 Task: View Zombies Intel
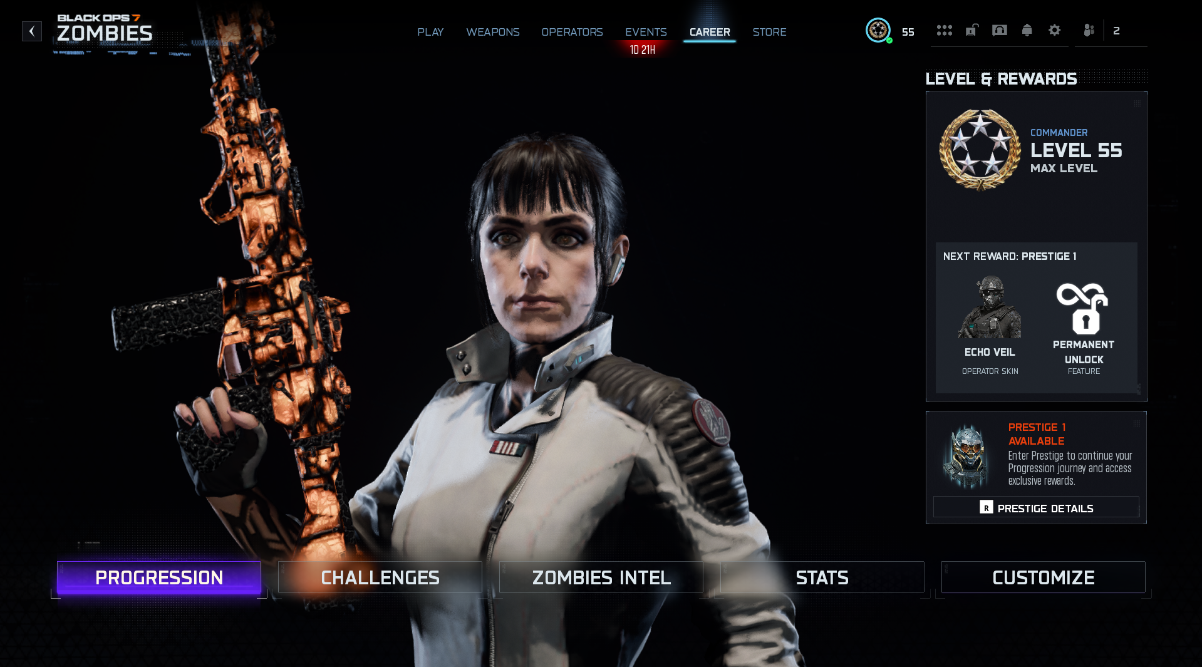(x=601, y=578)
